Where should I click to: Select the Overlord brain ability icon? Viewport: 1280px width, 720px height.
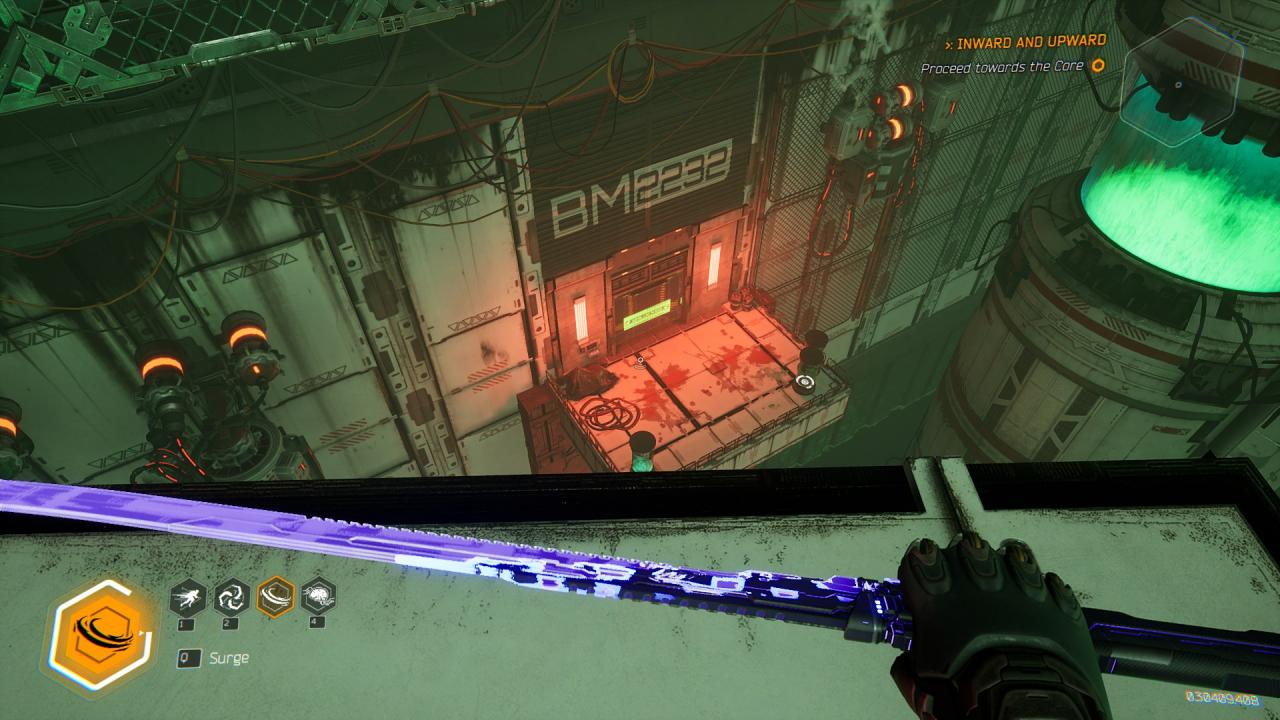[x=318, y=597]
